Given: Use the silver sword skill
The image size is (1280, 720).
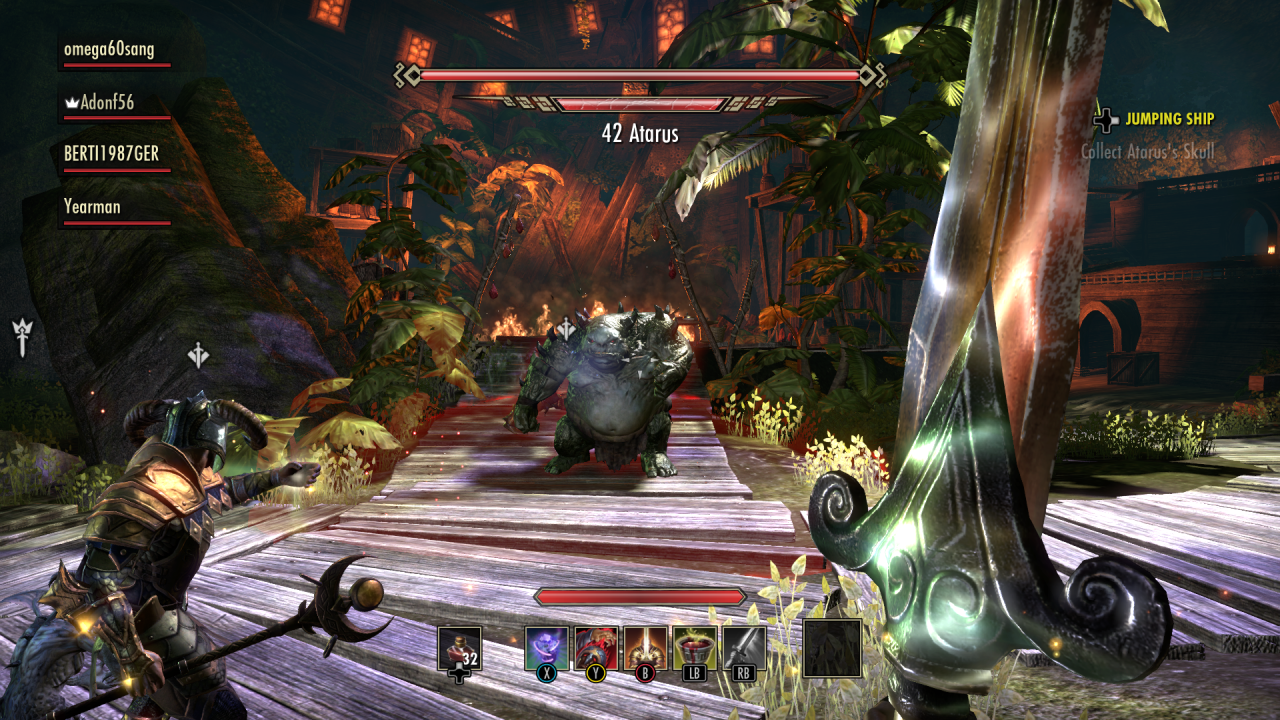Looking at the screenshot, I should click(744, 648).
